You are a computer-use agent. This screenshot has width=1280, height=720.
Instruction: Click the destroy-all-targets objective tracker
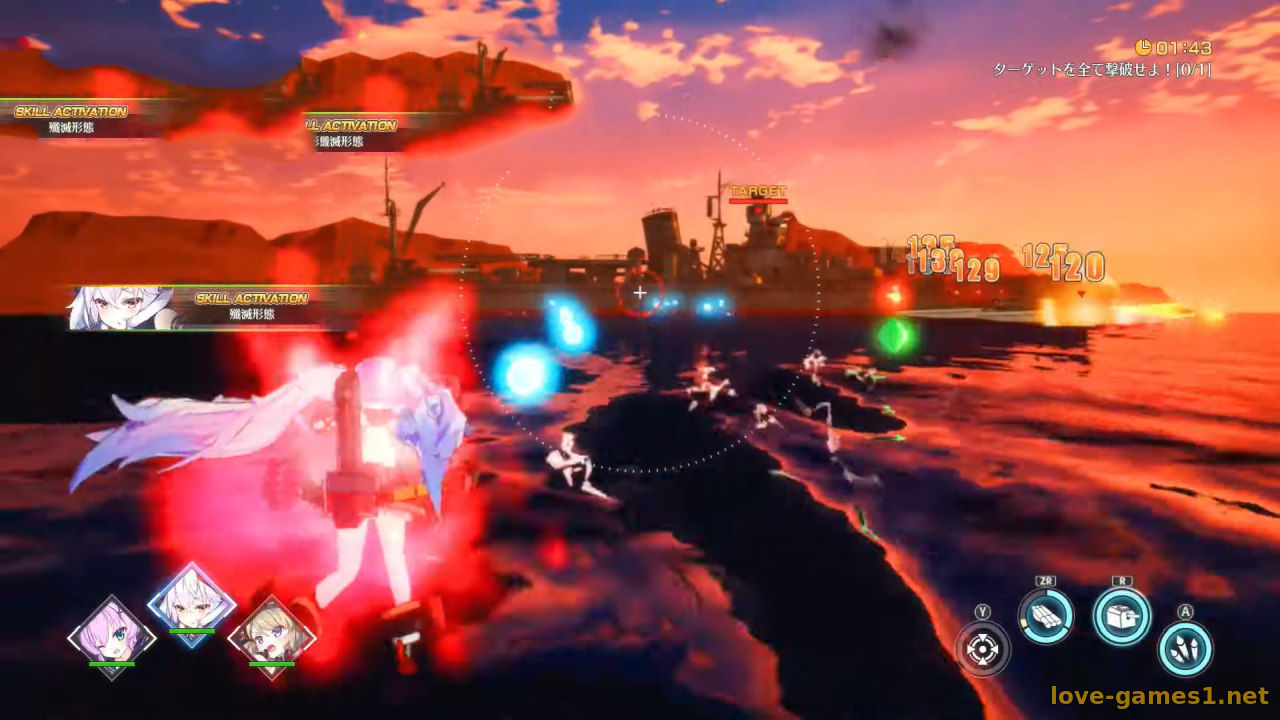tap(1101, 70)
